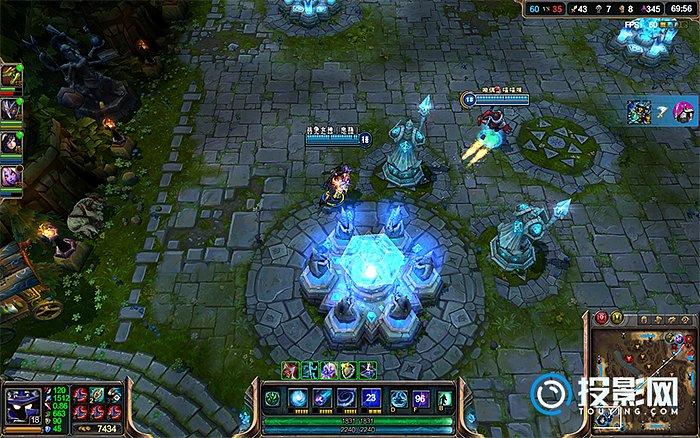This screenshot has height=438, width=700.
Task: Inspect the red buff icon above abilities
Action: 290,369
